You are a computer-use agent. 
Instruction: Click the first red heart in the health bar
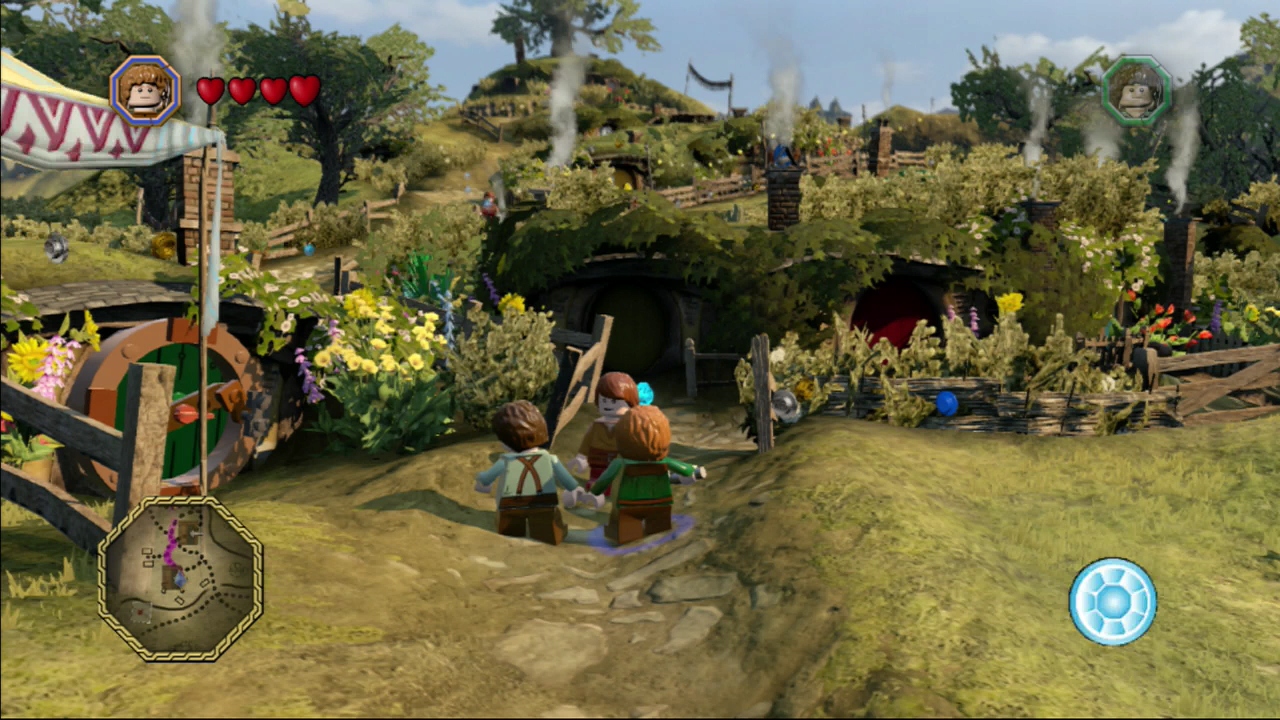pos(210,91)
